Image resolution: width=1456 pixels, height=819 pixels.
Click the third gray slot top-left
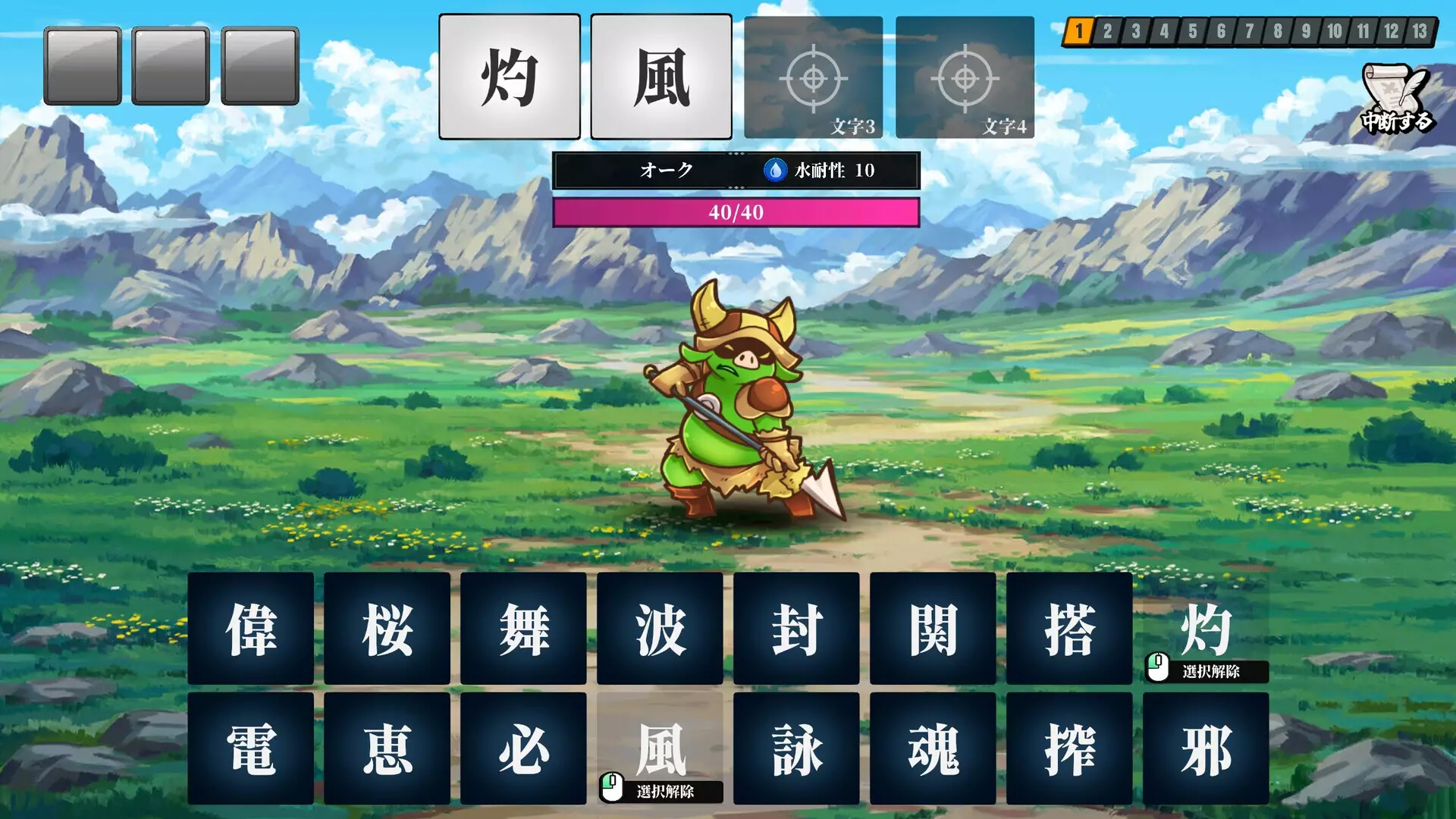(x=258, y=64)
